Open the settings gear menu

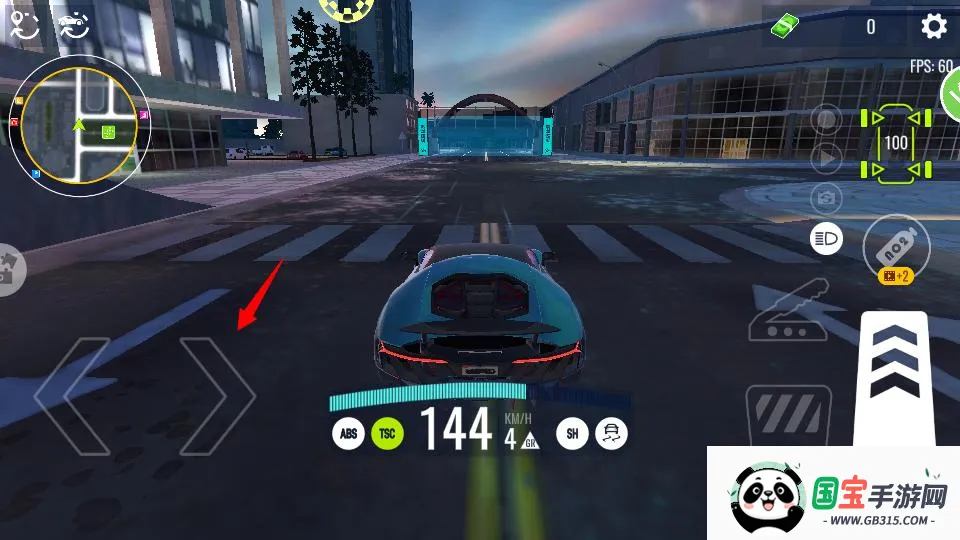(x=933, y=26)
